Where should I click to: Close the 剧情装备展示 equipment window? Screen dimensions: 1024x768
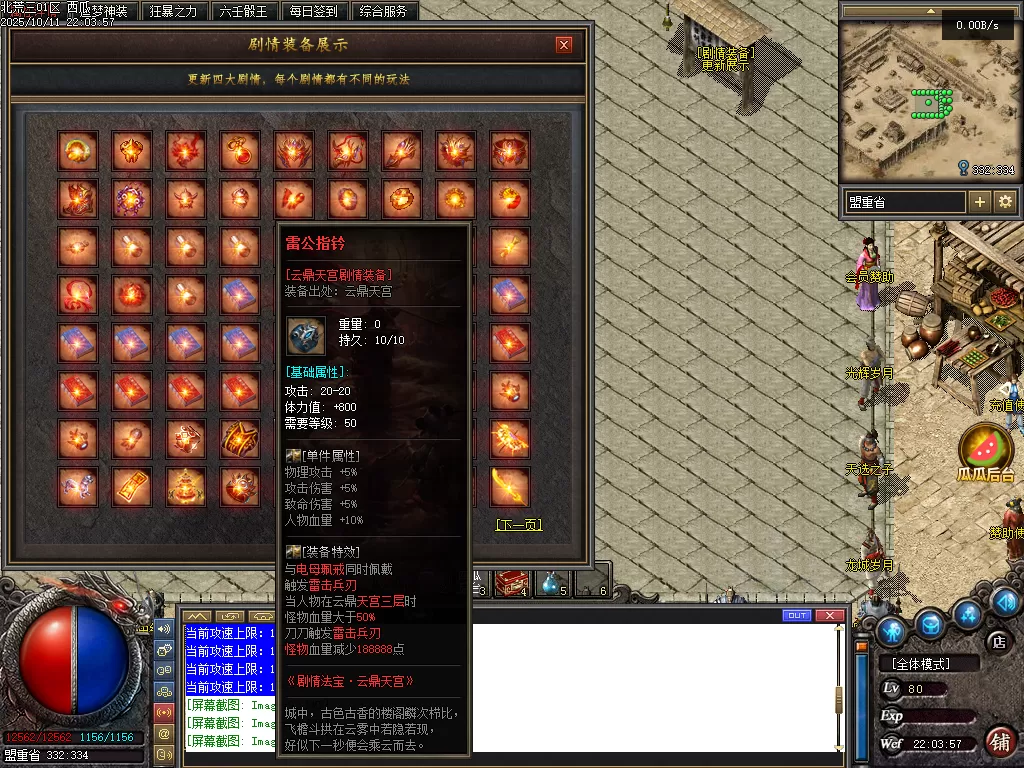564,44
